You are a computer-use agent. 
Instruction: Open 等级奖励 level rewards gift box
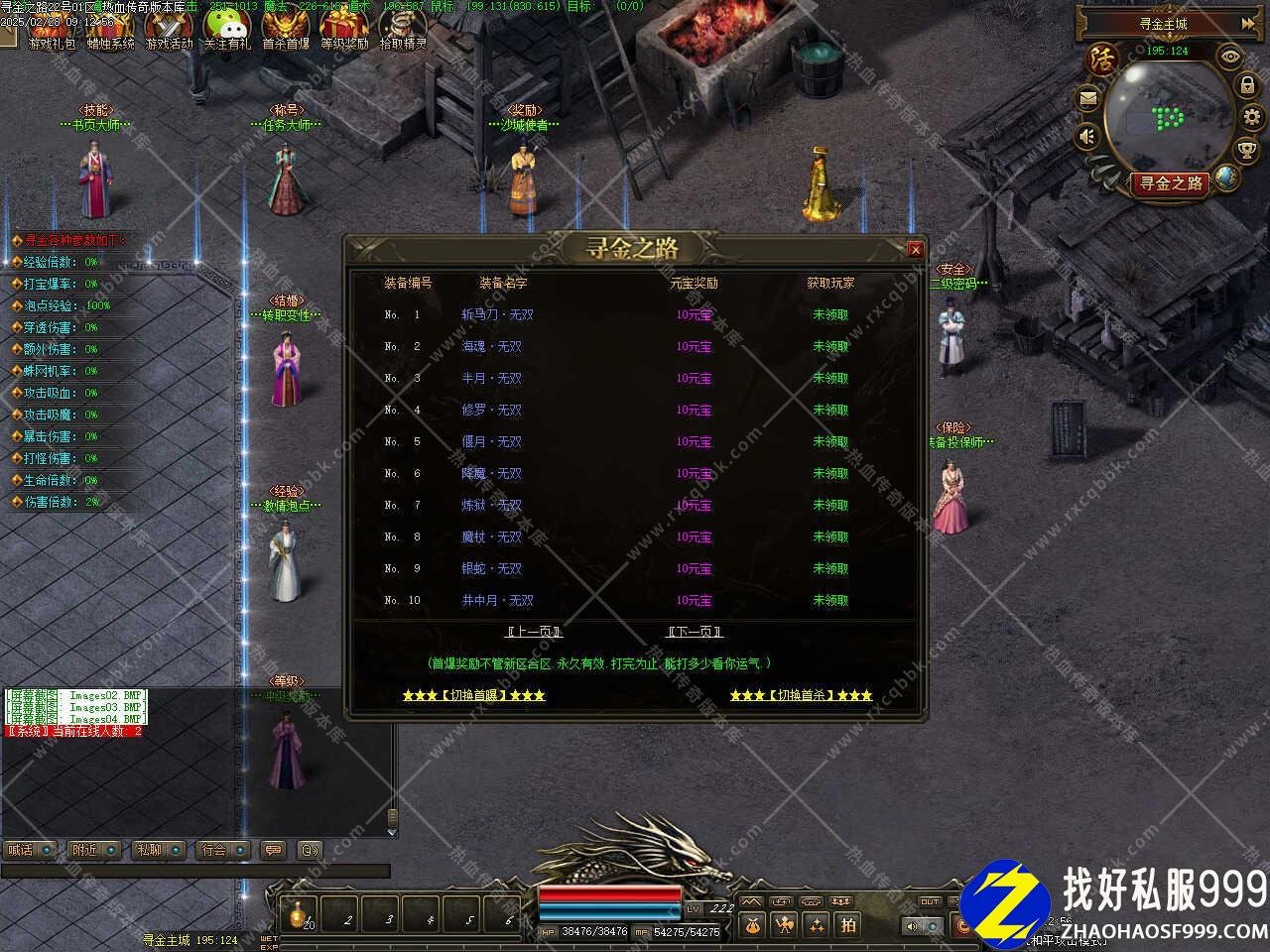[x=344, y=28]
